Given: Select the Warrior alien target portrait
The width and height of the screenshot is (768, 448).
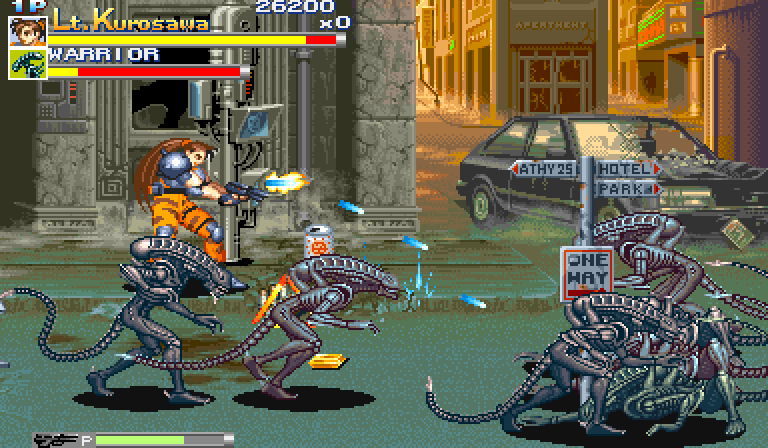Looking at the screenshot, I should (27, 63).
